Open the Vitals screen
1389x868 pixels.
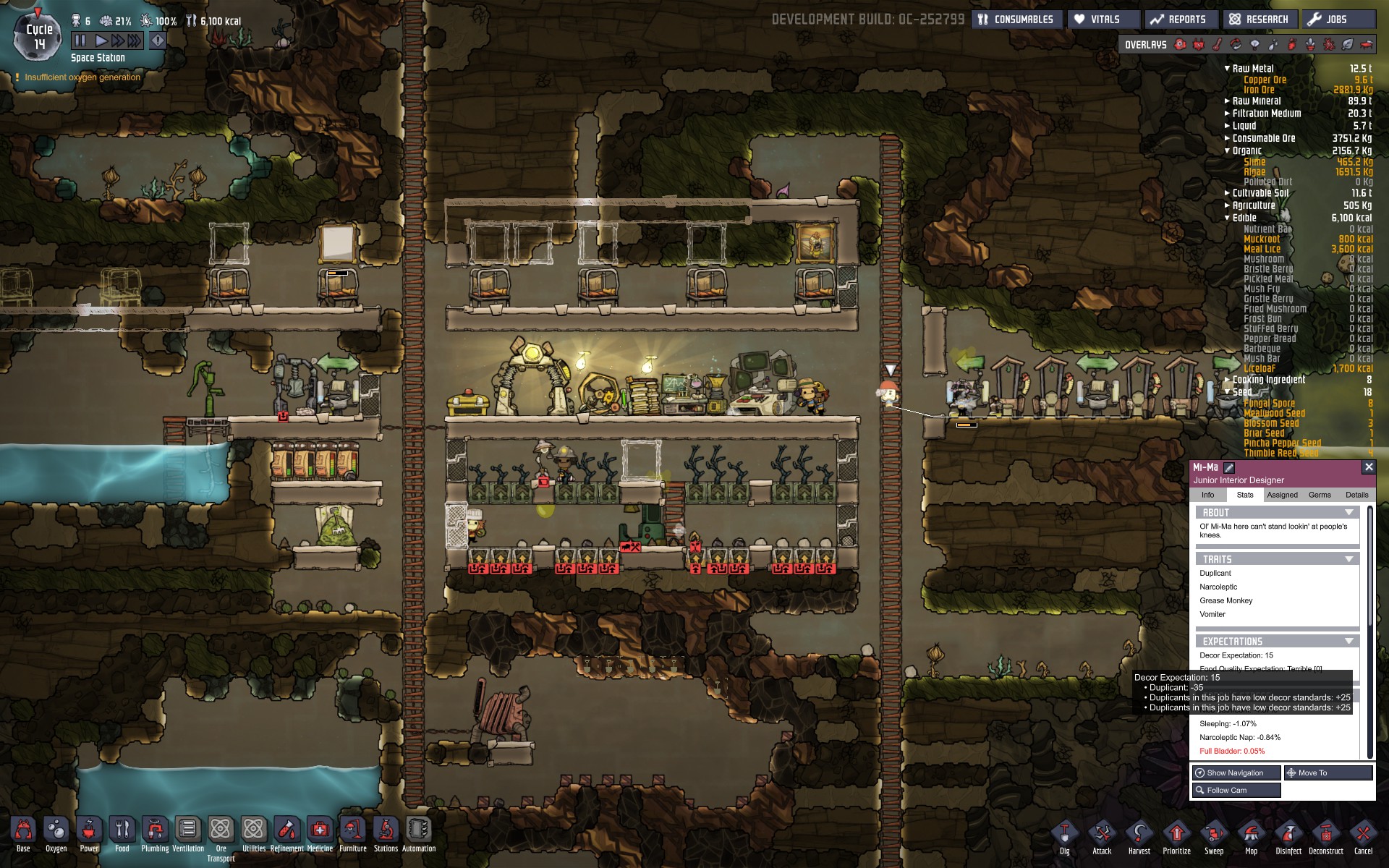click(x=1097, y=20)
